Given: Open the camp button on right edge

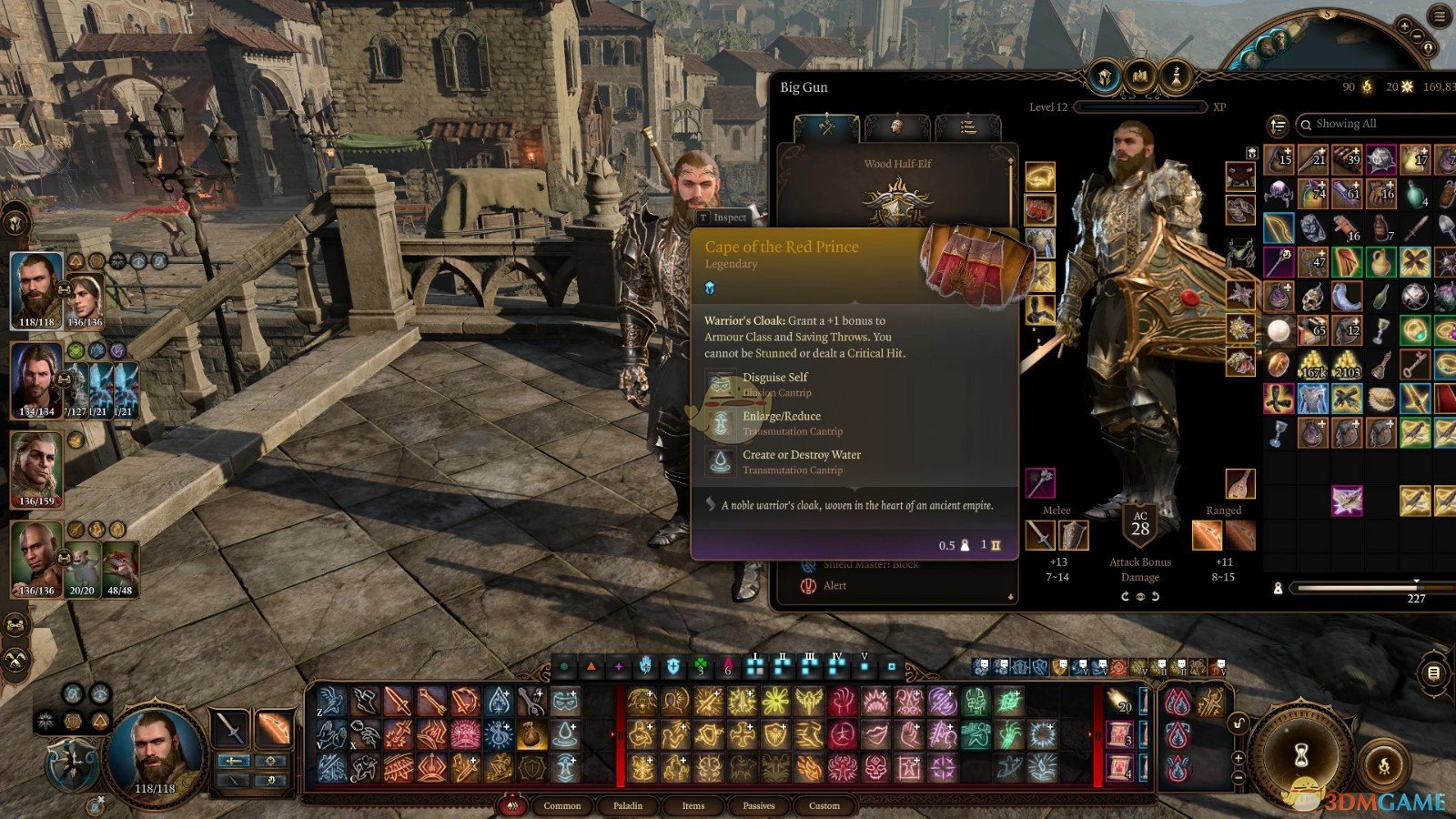Looking at the screenshot, I should (x=1433, y=673).
